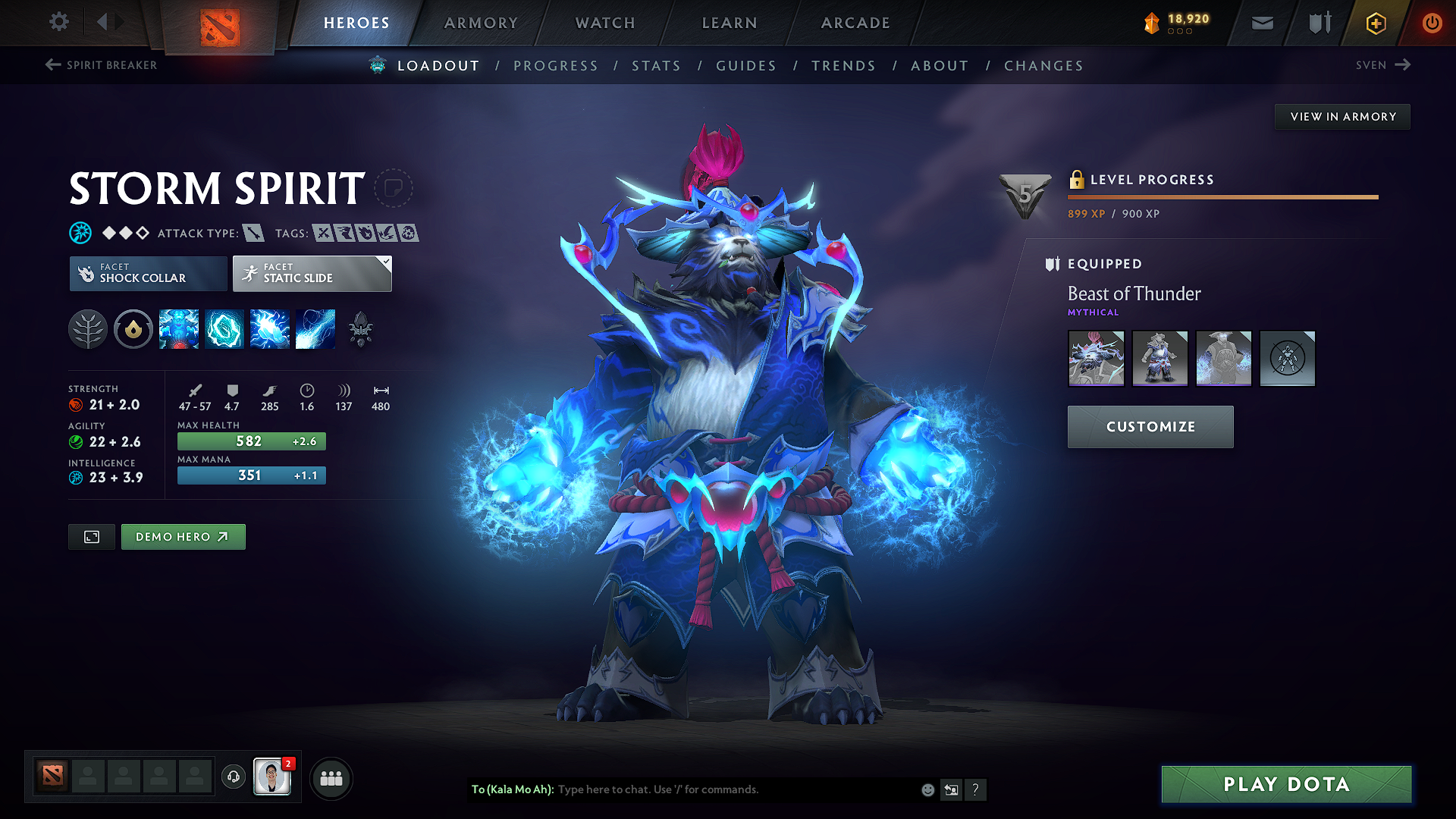The image size is (1456, 819).
Task: Switch to the ARMORY tab
Action: coord(481,23)
